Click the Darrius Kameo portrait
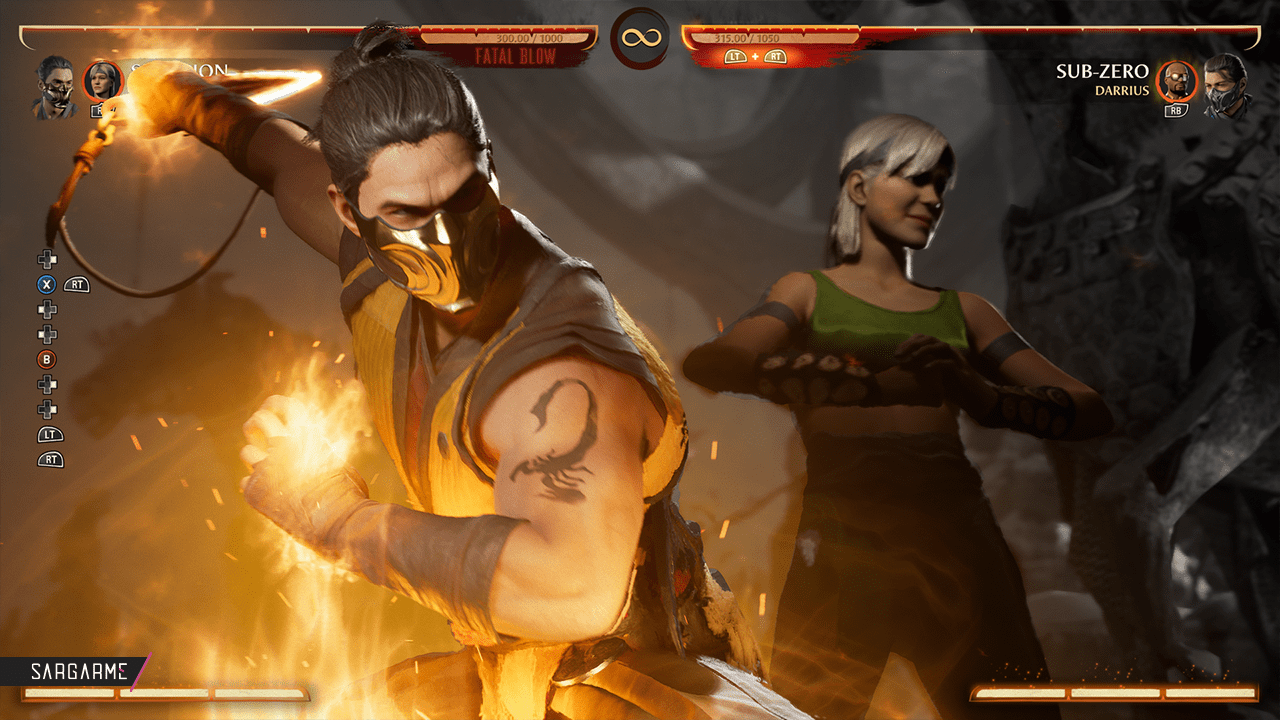The image size is (1280, 720). pyautogui.click(x=1176, y=81)
